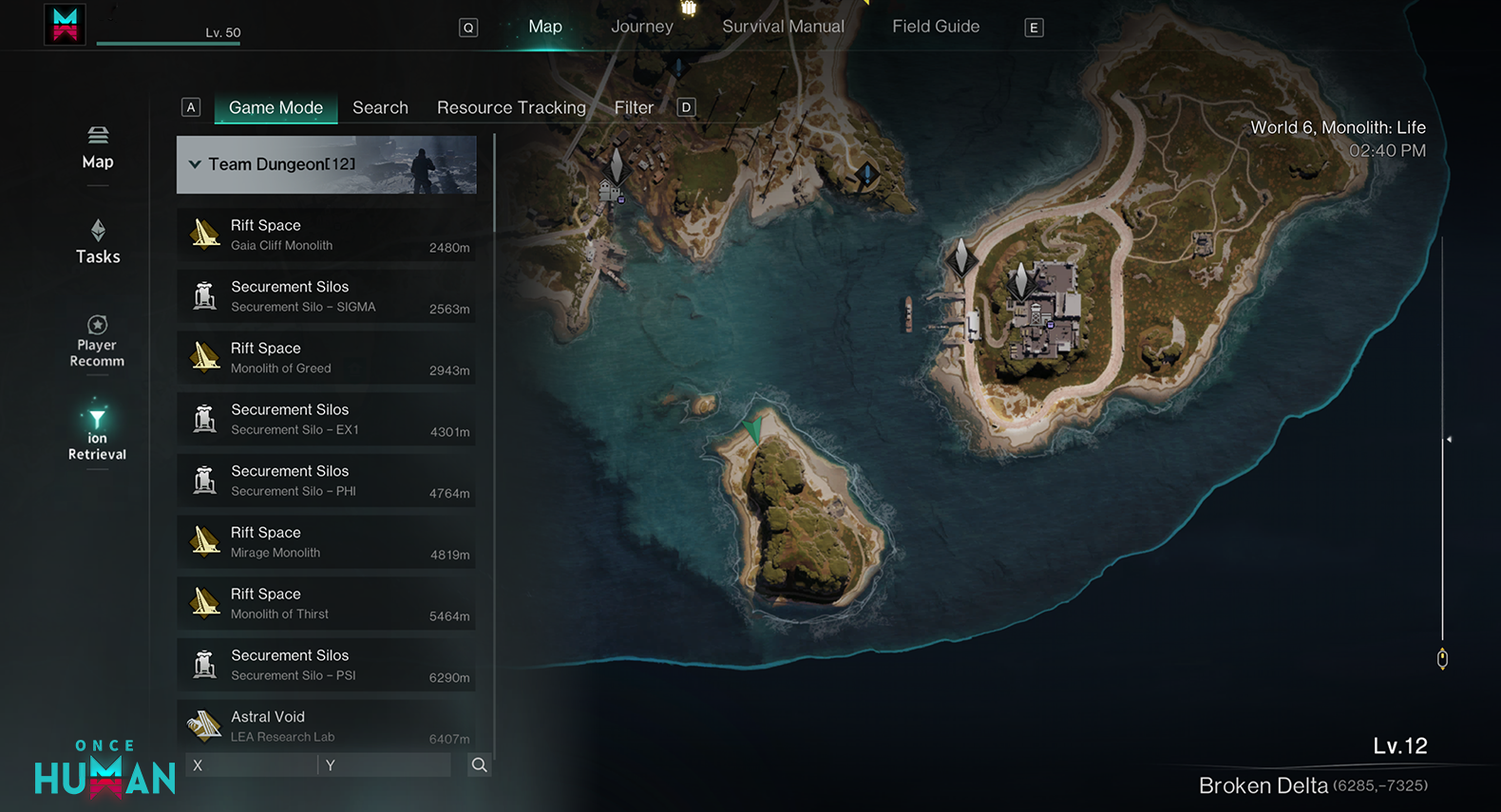This screenshot has width=1501, height=812.
Task: Select Rift Space Monolith of Greed
Action: (x=326, y=358)
